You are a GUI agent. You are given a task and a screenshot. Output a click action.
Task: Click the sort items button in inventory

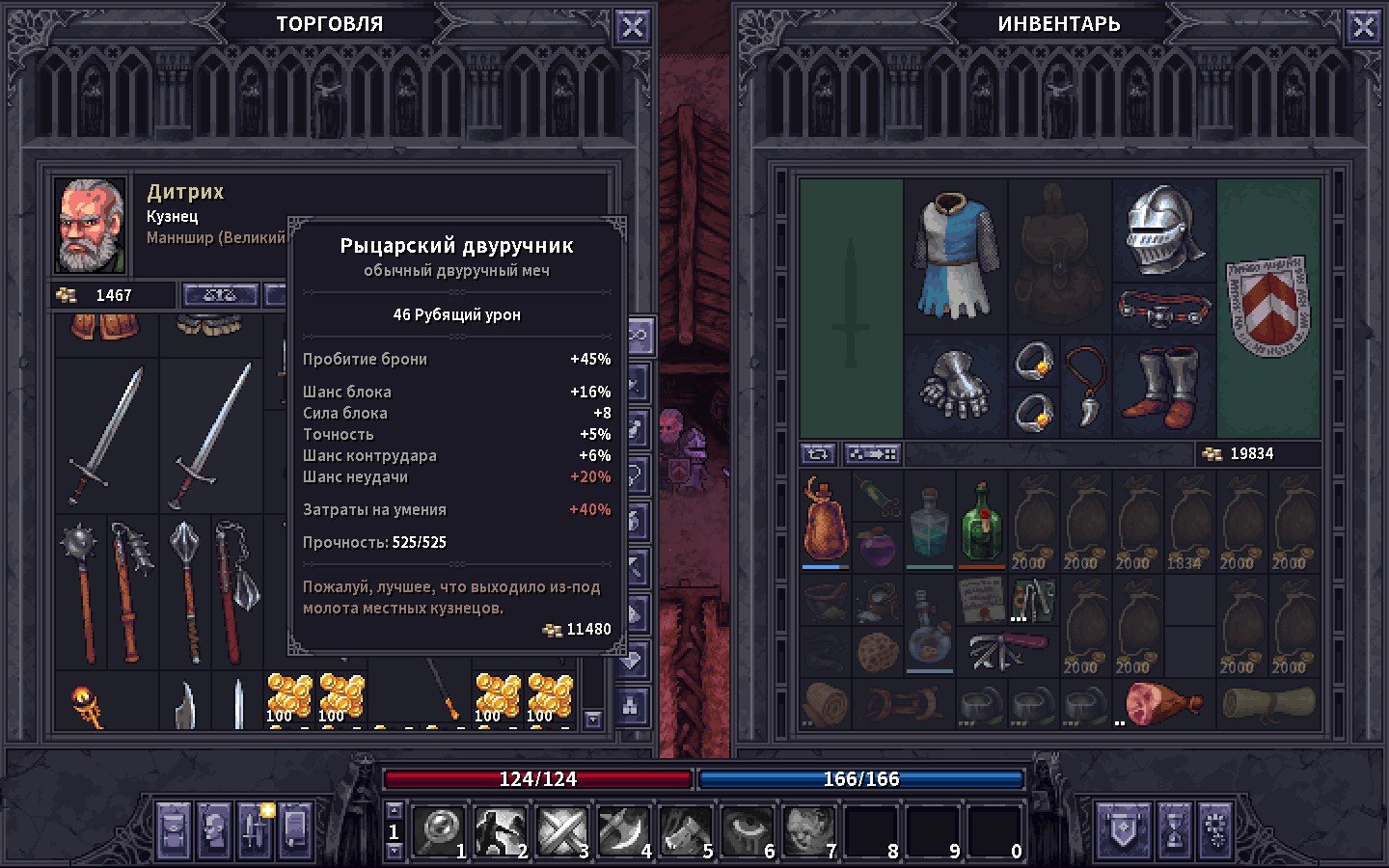pos(872,453)
